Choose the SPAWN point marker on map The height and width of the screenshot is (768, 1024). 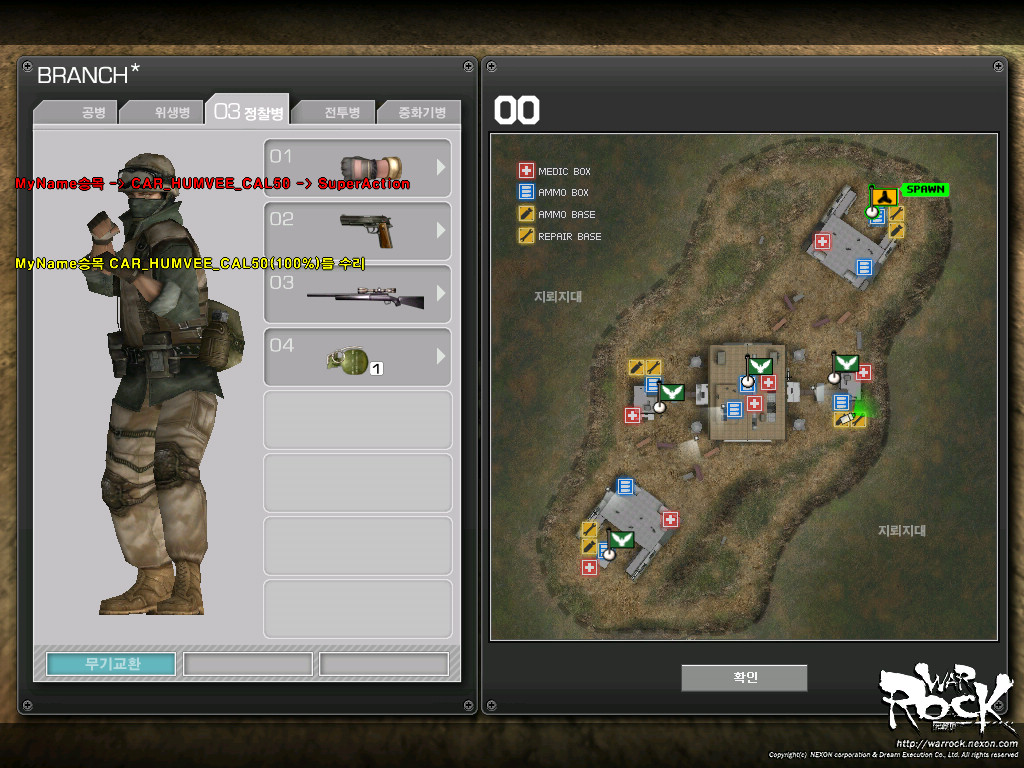(924, 189)
